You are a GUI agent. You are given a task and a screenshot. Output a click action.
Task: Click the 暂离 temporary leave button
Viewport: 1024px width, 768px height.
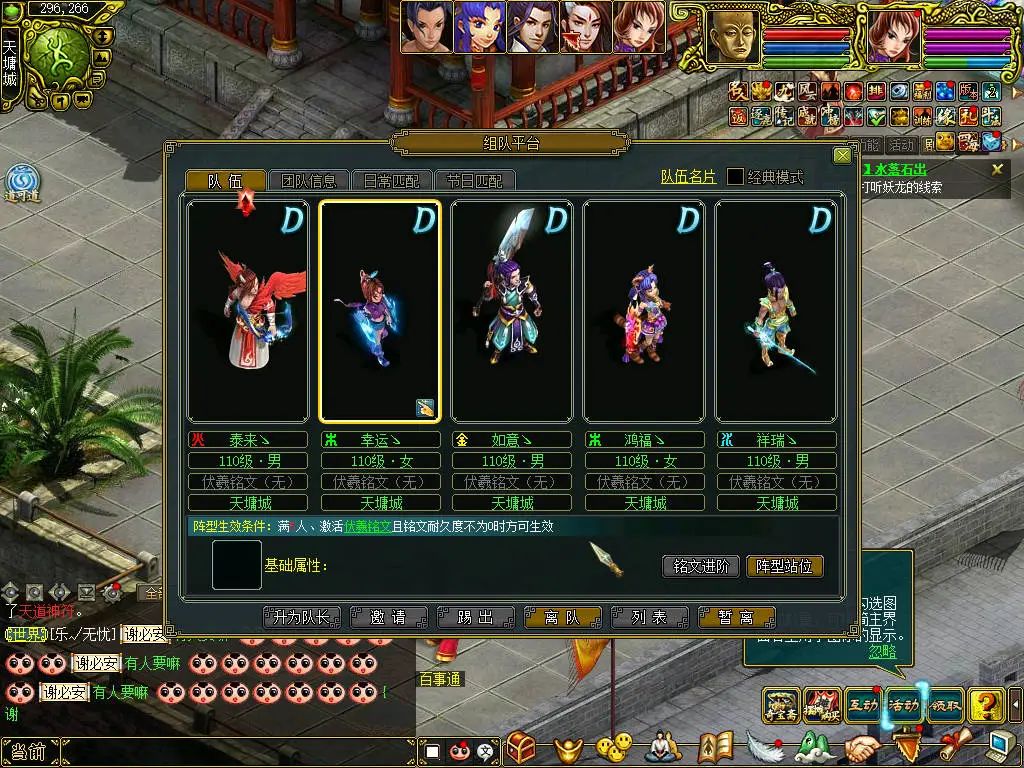735,618
